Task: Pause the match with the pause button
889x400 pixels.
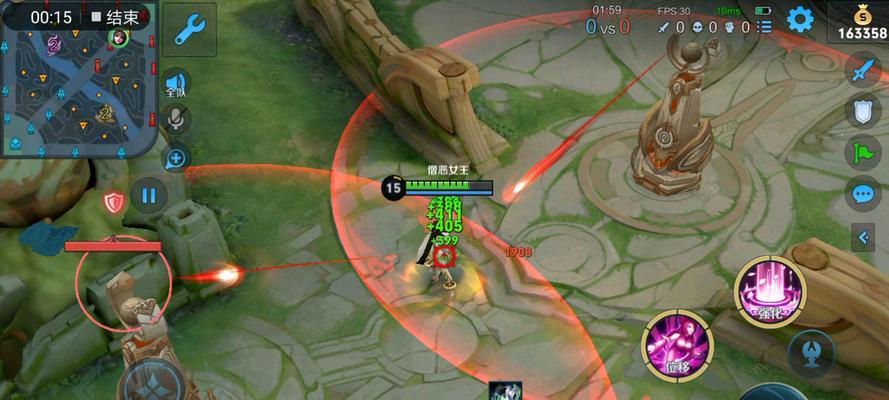Action: pos(148,195)
